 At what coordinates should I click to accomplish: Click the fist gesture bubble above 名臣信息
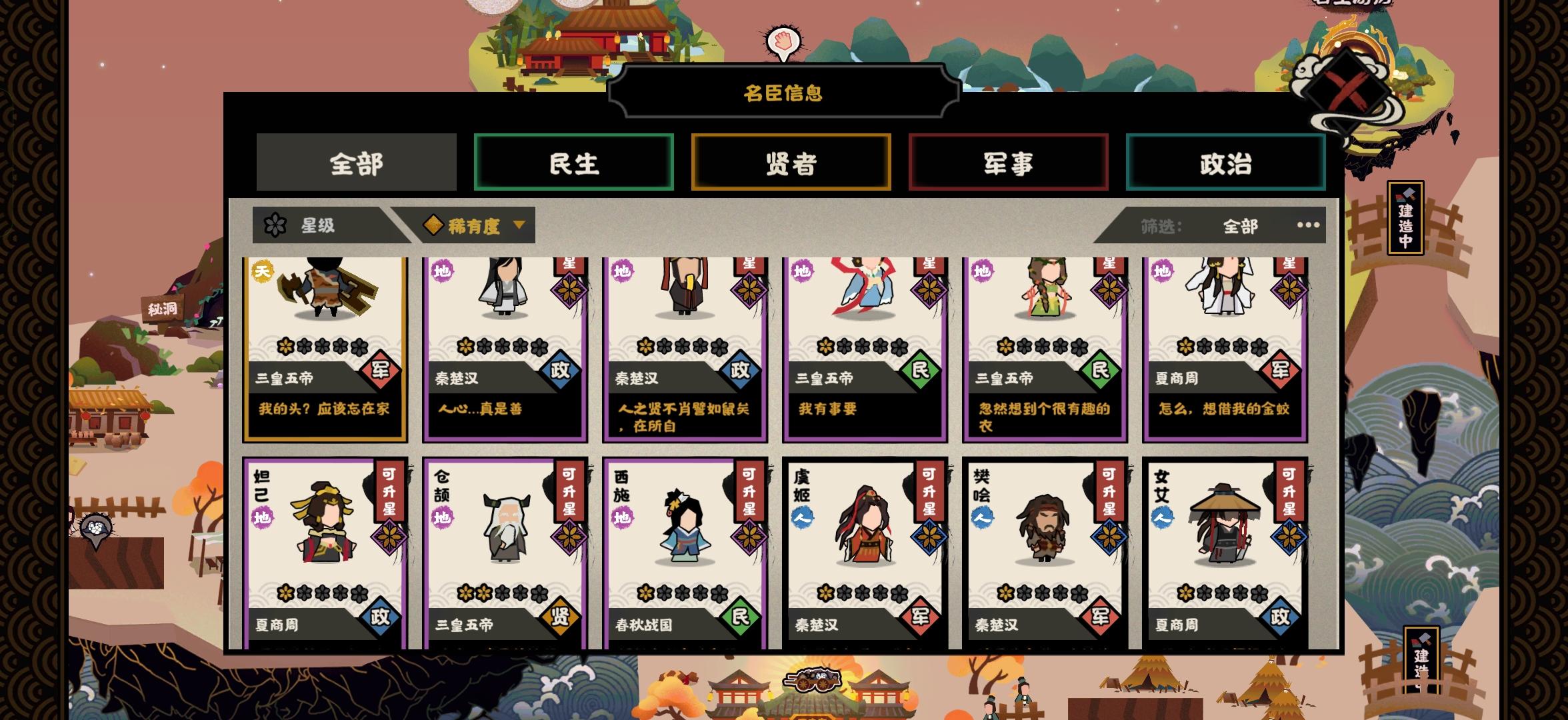click(x=783, y=41)
